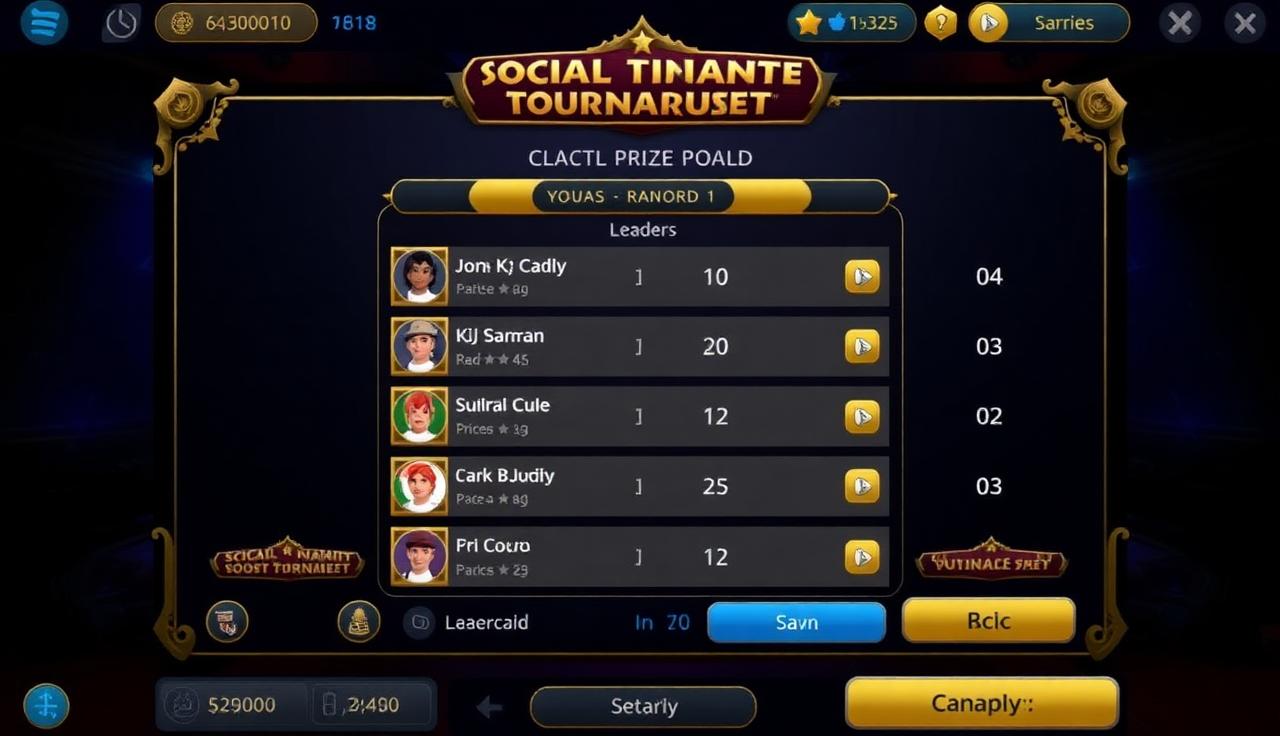1280x736 pixels.
Task: Click Suilral Cule's avatar thumbnail
Action: pyautogui.click(x=419, y=416)
